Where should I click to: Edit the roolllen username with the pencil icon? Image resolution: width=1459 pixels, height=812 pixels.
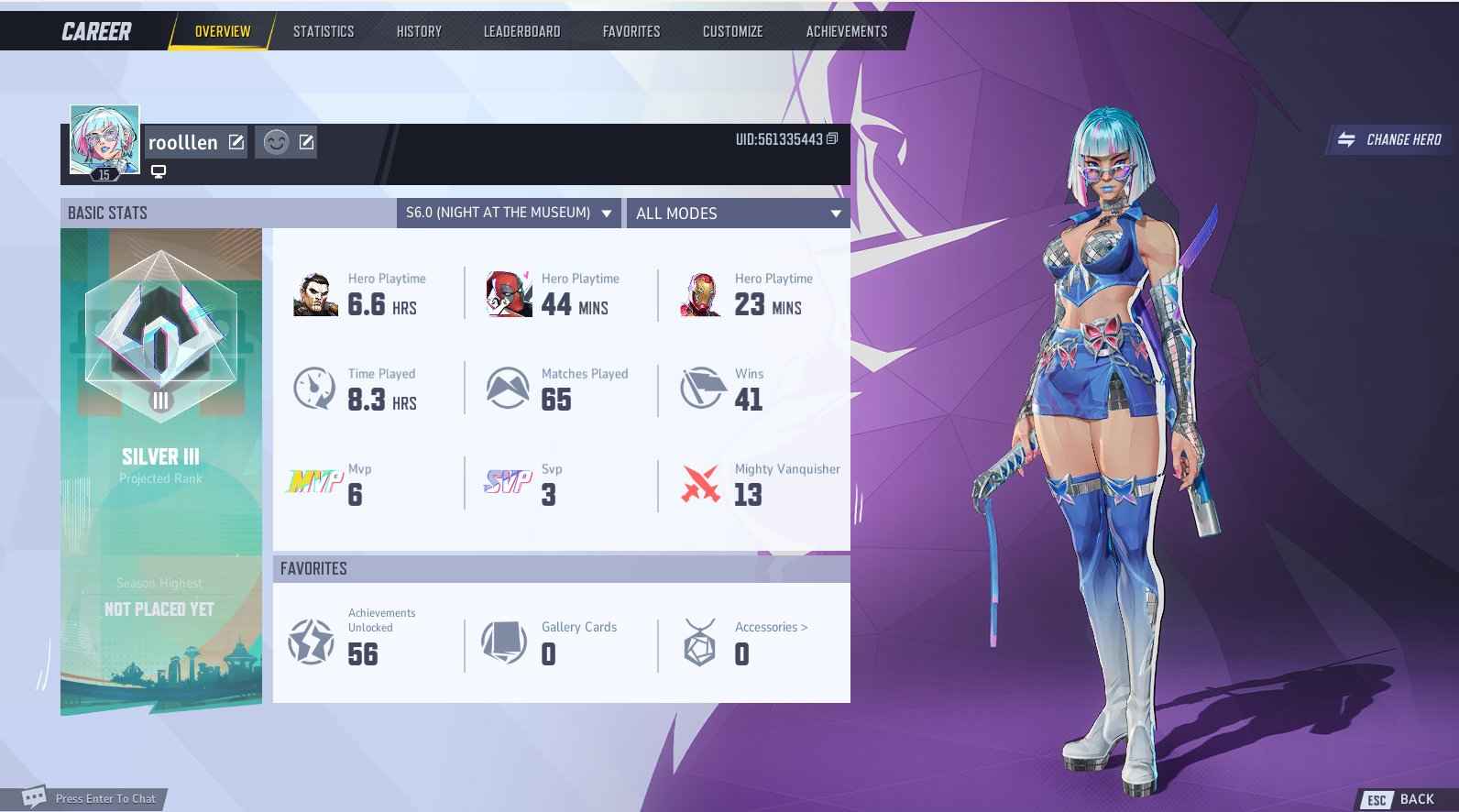click(236, 142)
